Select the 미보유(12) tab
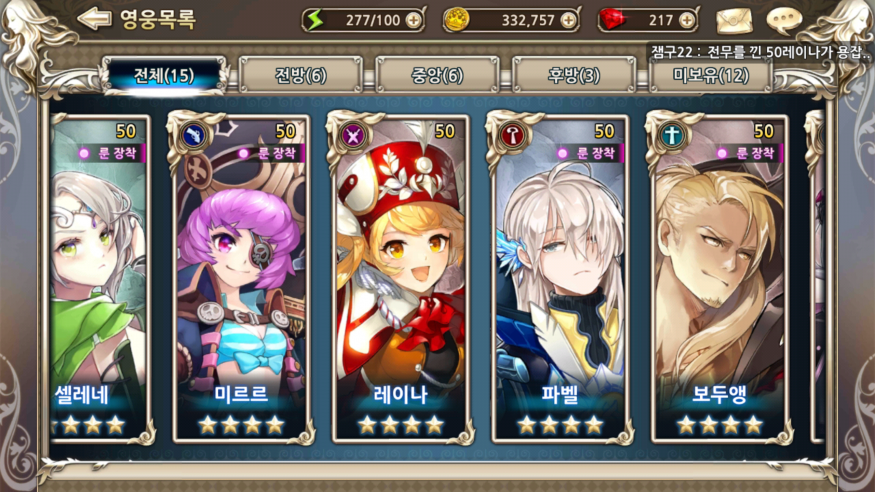The width and height of the screenshot is (875, 492). (710, 75)
